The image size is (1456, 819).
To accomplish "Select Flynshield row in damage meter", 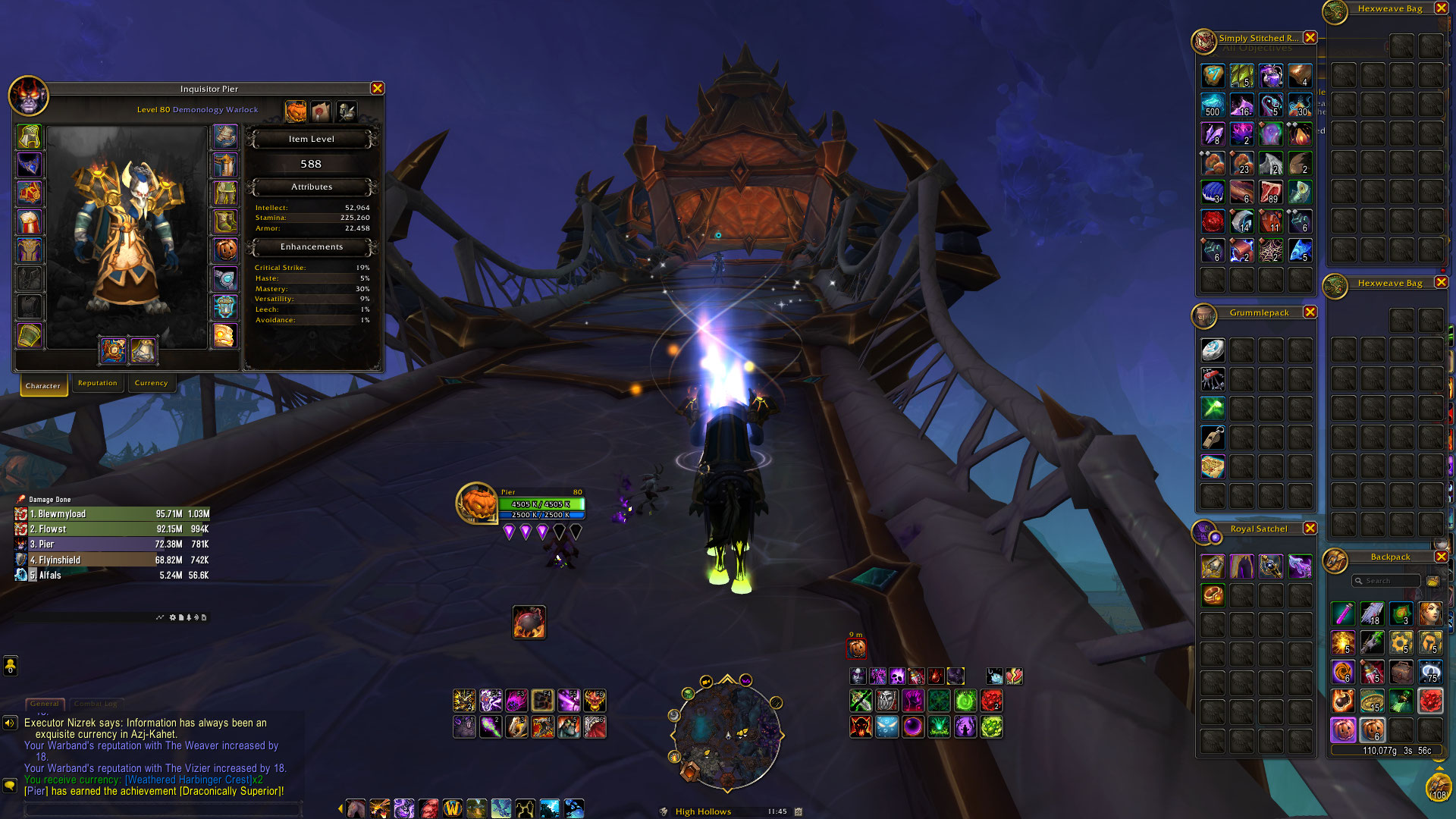I will (112, 560).
